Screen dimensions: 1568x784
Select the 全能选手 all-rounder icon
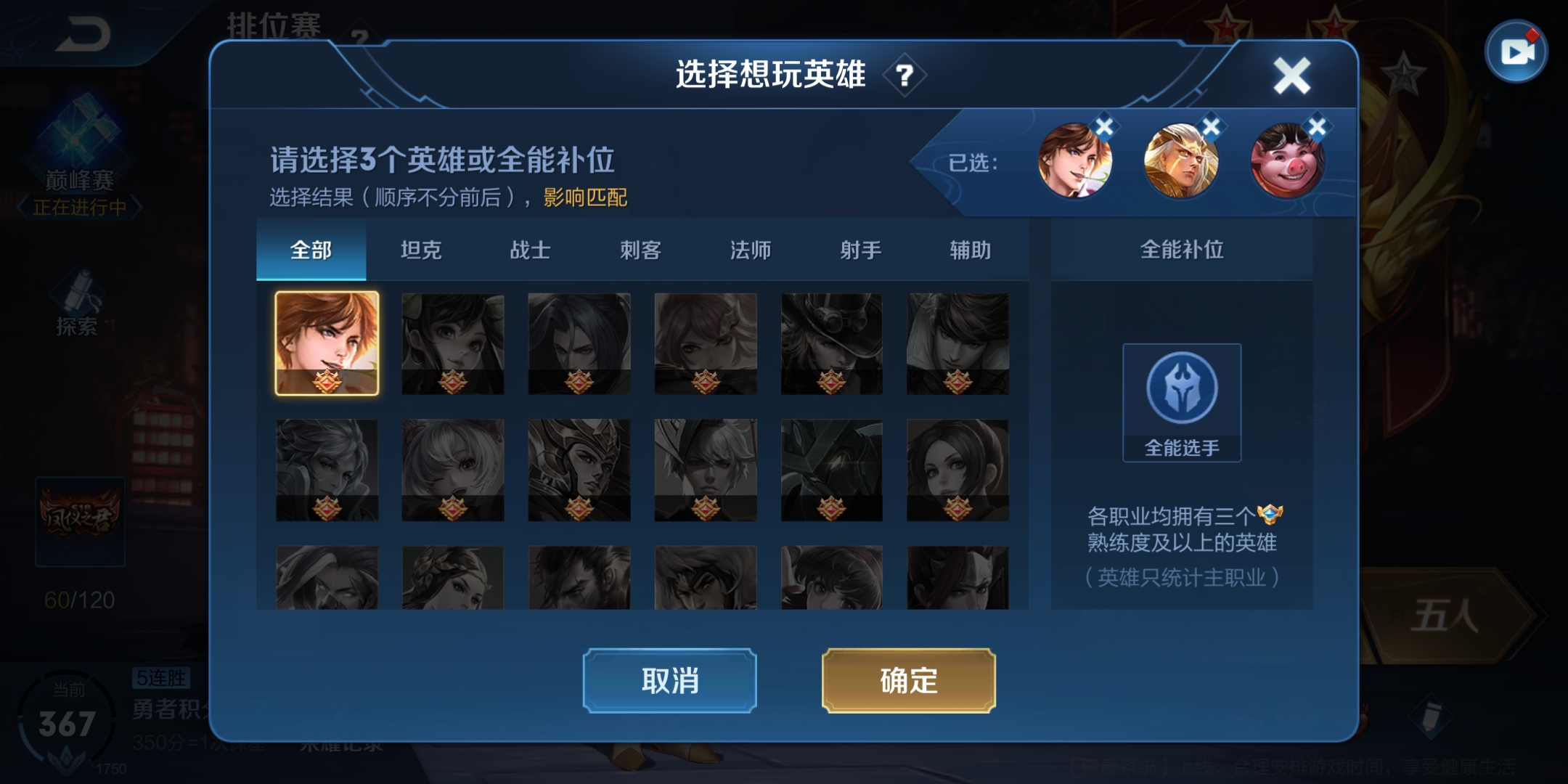tap(1182, 388)
